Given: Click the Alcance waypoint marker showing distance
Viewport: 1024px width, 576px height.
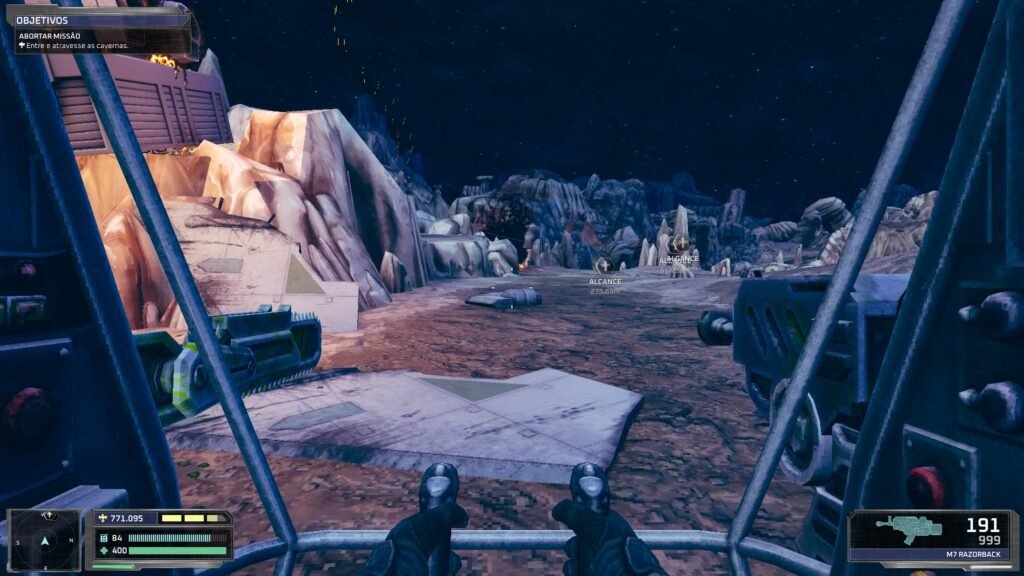Looking at the screenshot, I should [x=604, y=265].
